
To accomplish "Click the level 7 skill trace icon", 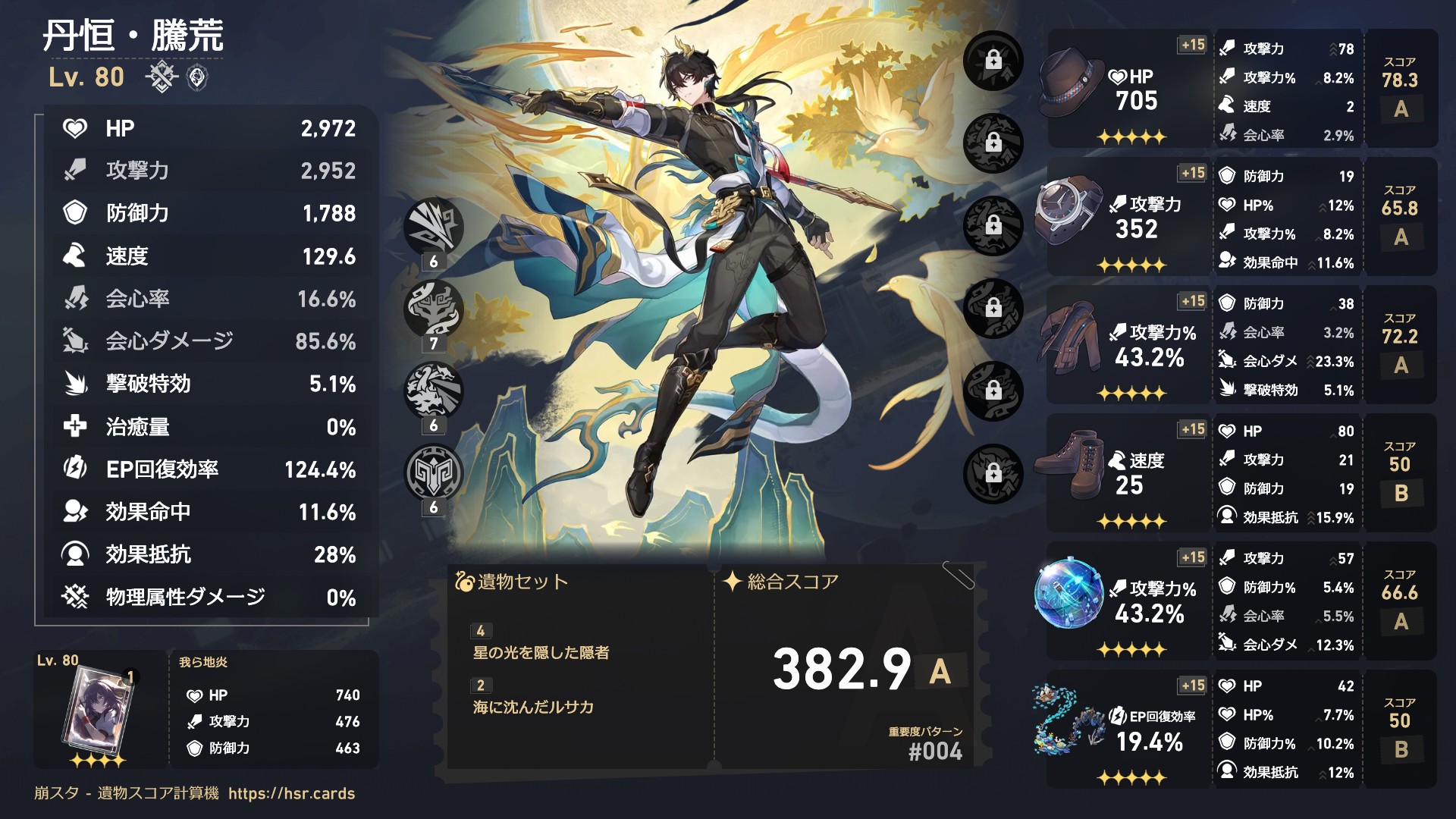I will point(433,309).
